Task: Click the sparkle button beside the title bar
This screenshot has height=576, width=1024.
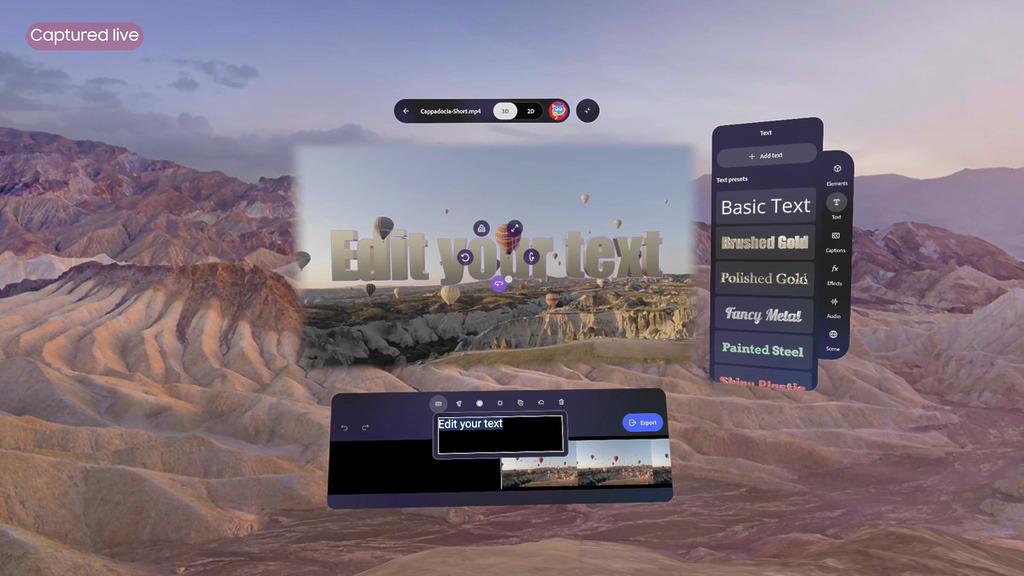Action: tap(588, 111)
